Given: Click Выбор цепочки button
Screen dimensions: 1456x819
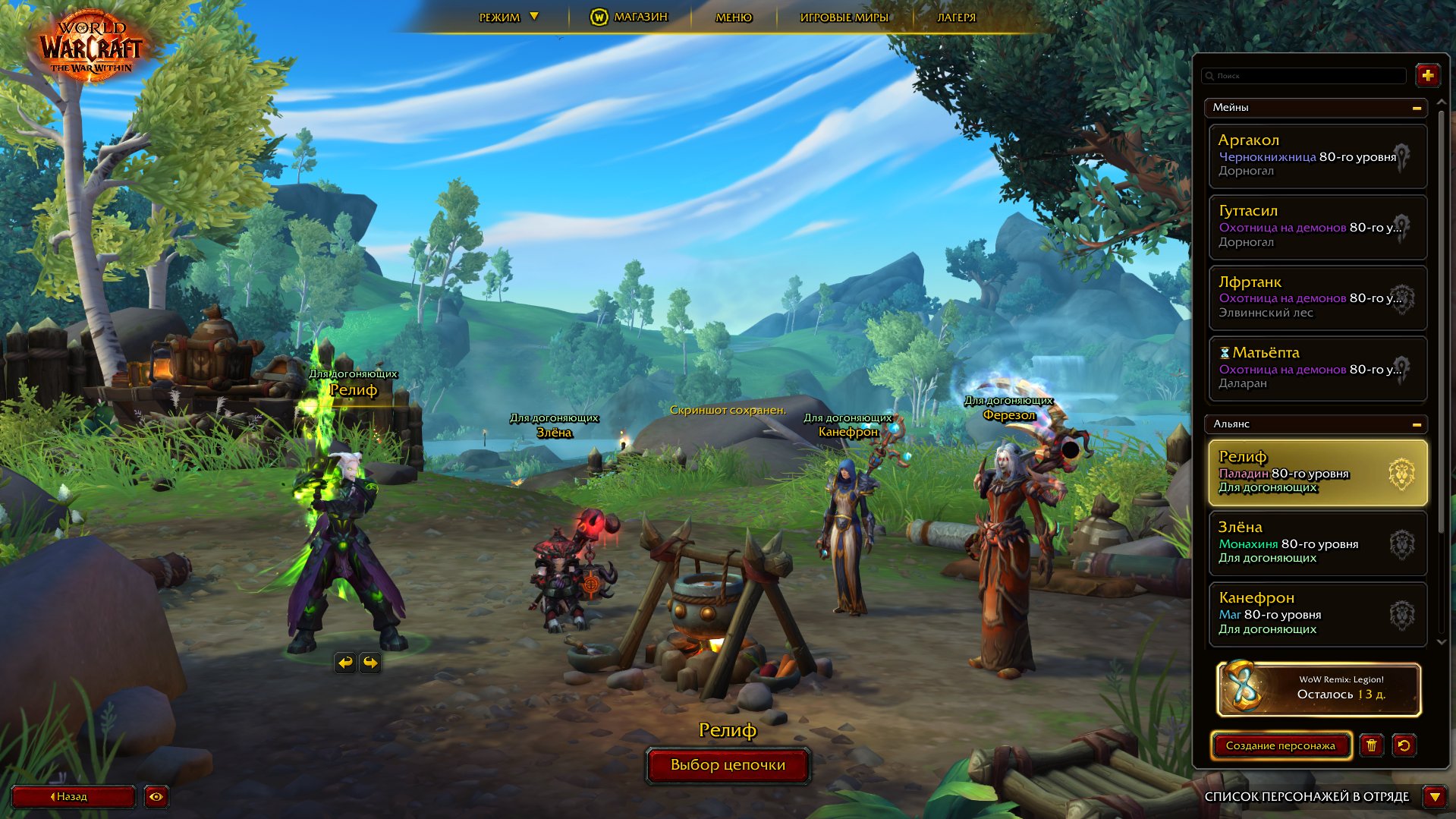Looking at the screenshot, I should click(x=728, y=765).
